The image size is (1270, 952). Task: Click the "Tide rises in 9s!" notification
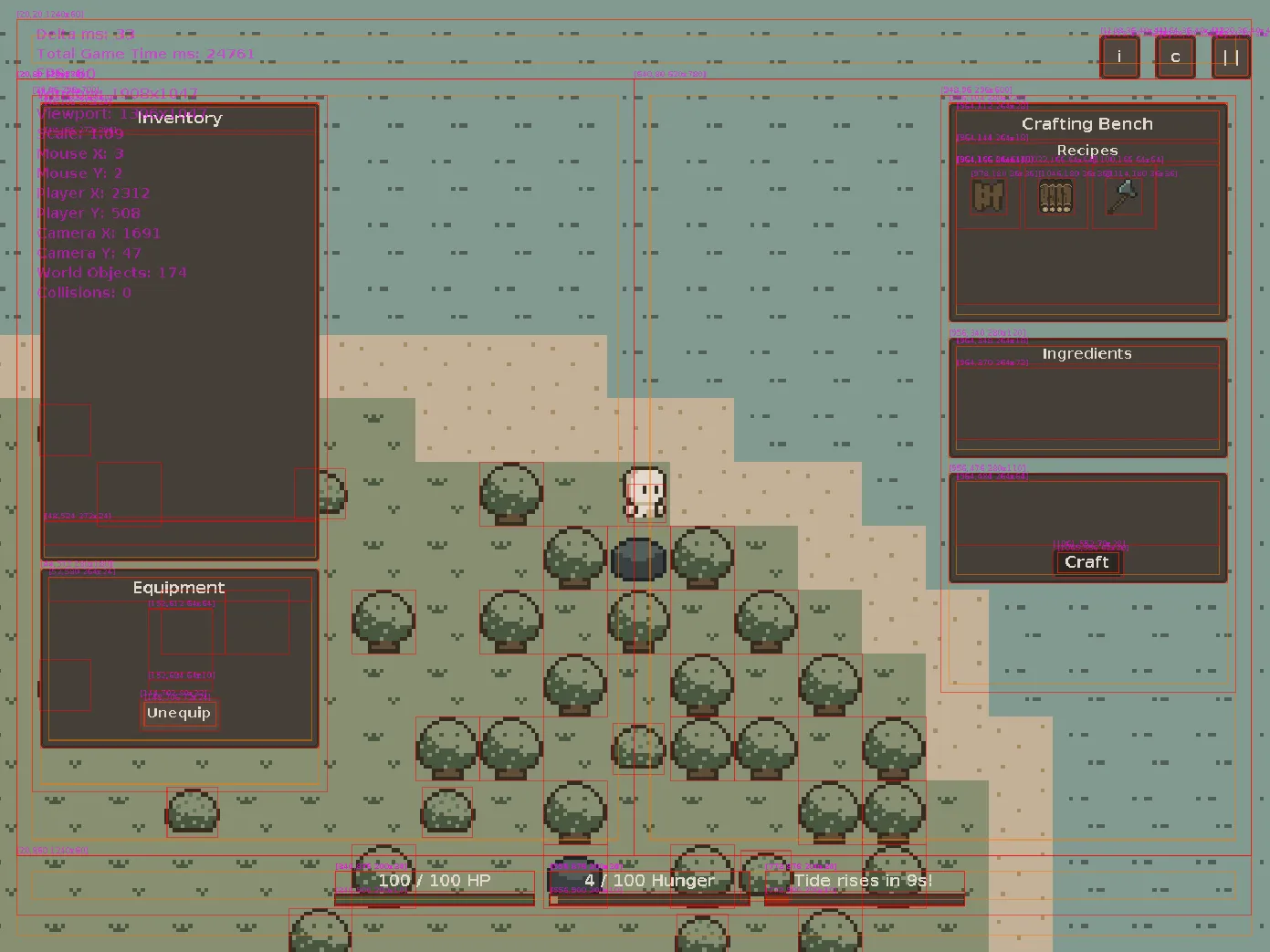point(862,881)
